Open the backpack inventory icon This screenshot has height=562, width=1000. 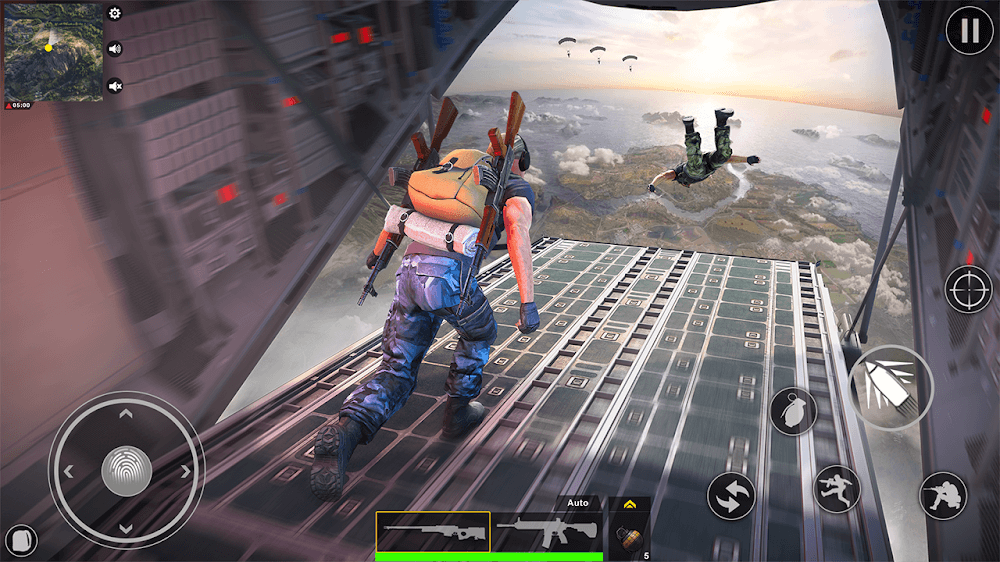point(21,541)
